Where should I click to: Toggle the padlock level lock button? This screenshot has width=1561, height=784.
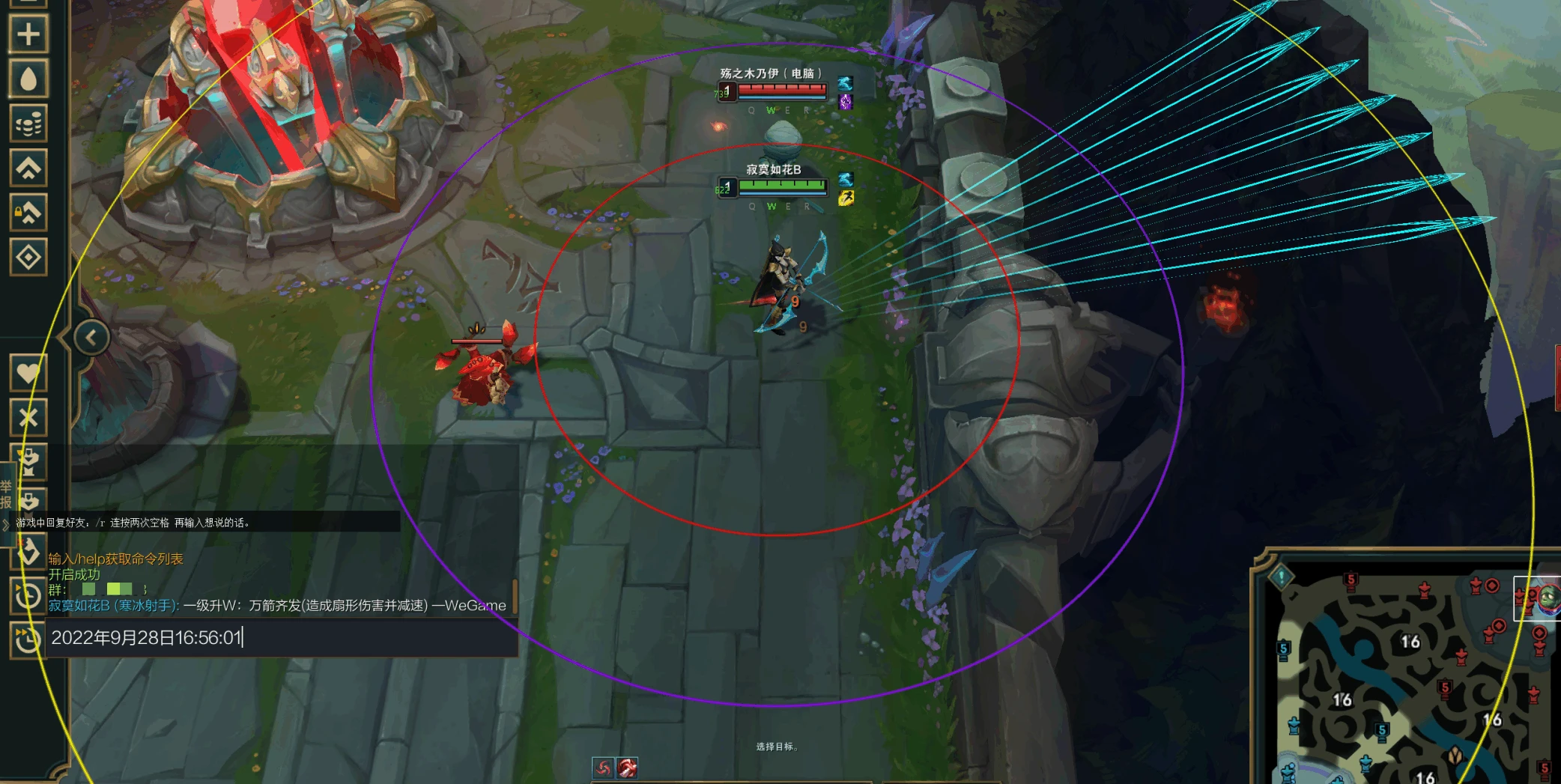point(28,213)
